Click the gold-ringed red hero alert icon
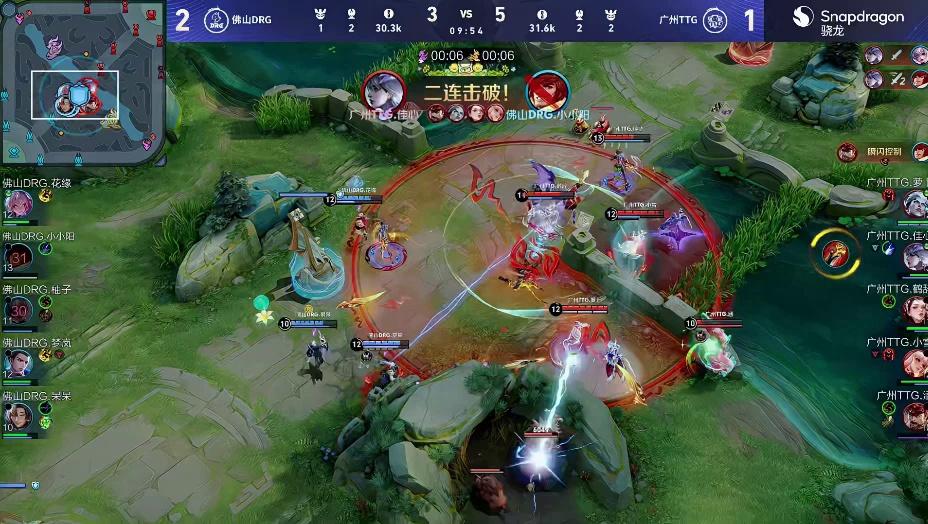Viewport: 928px width, 524px height. pyautogui.click(x=834, y=252)
